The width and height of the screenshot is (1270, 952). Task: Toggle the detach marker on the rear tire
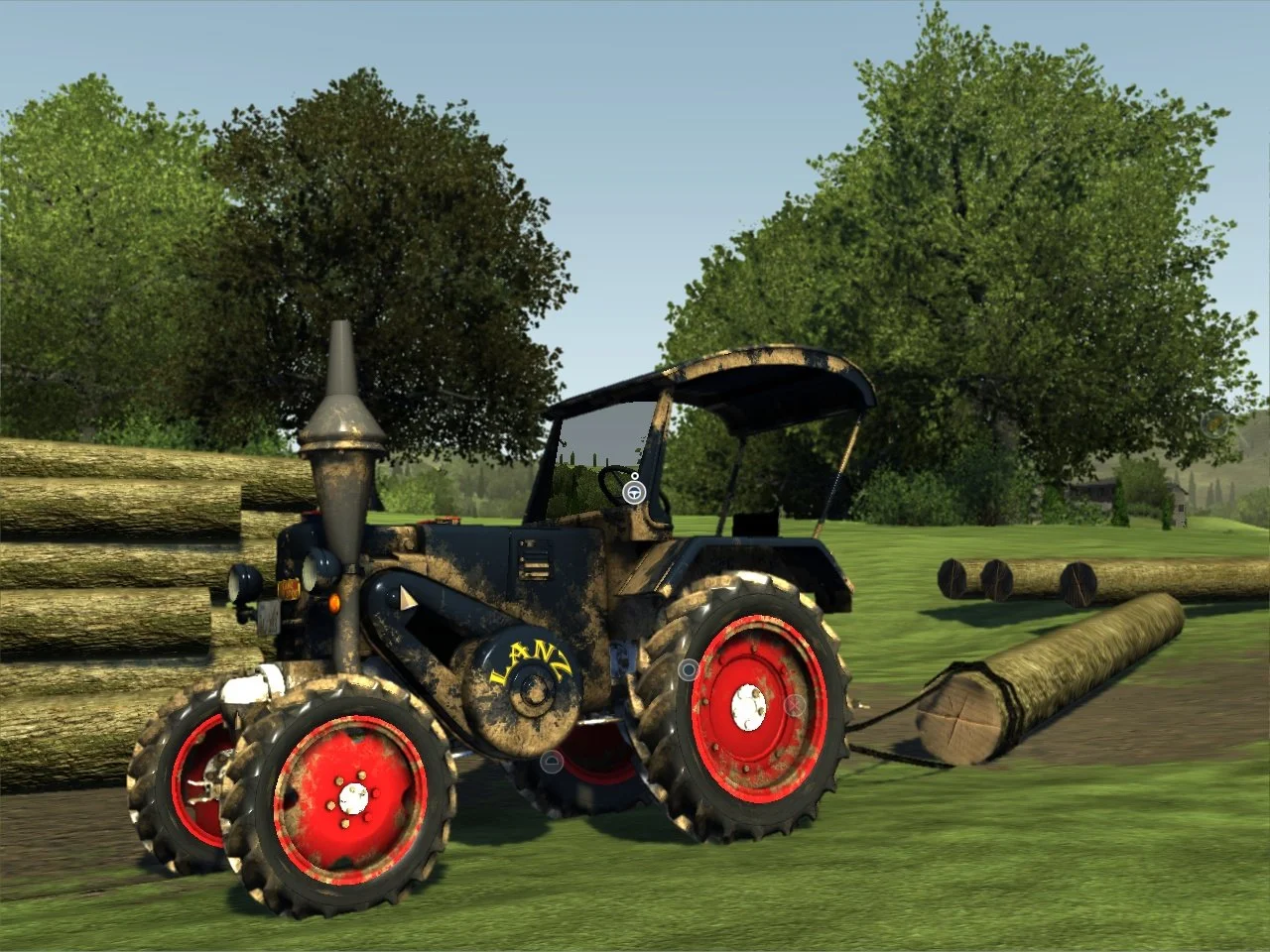pyautogui.click(x=794, y=704)
